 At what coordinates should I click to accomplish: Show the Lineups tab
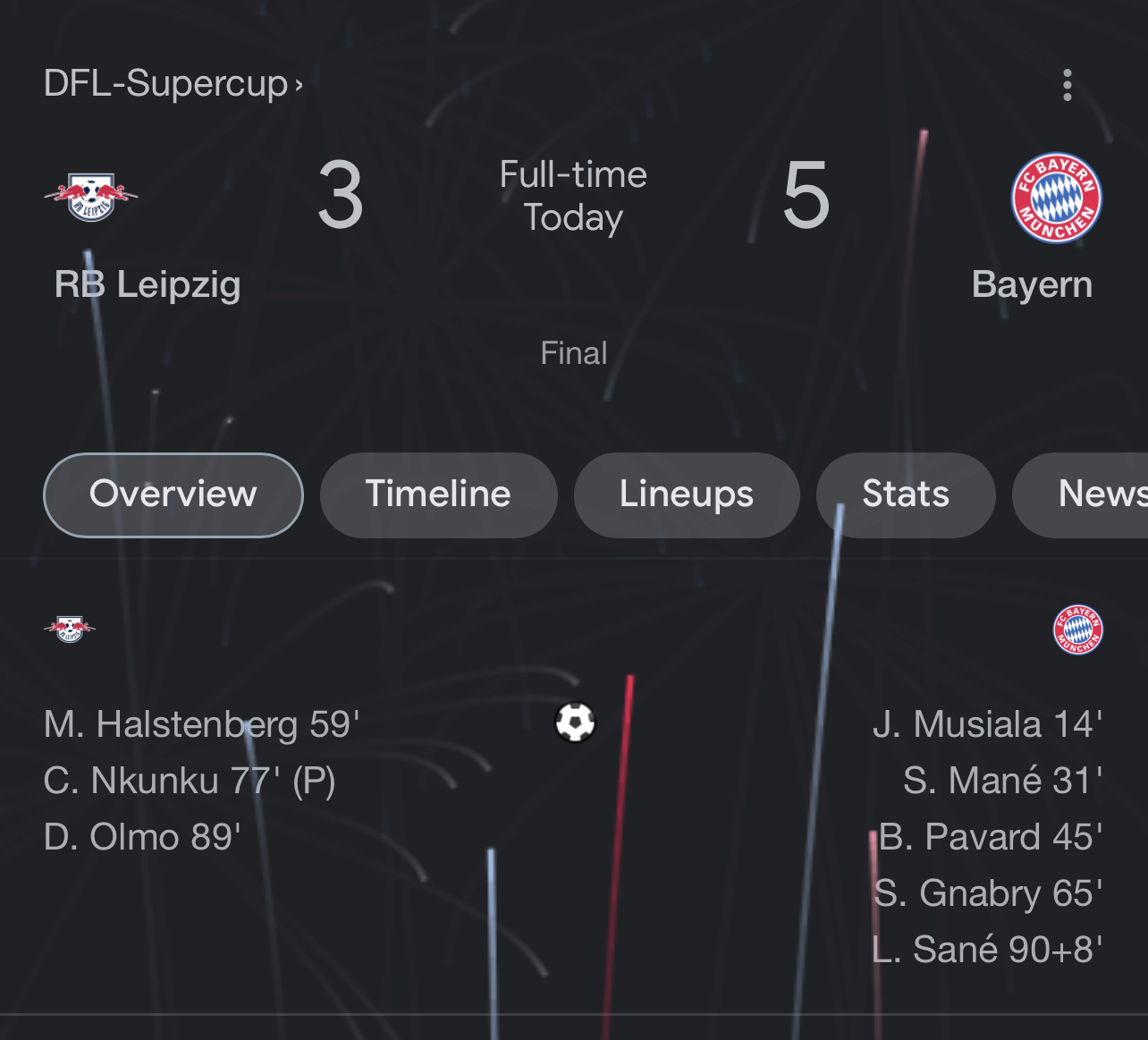pyautogui.click(x=686, y=495)
